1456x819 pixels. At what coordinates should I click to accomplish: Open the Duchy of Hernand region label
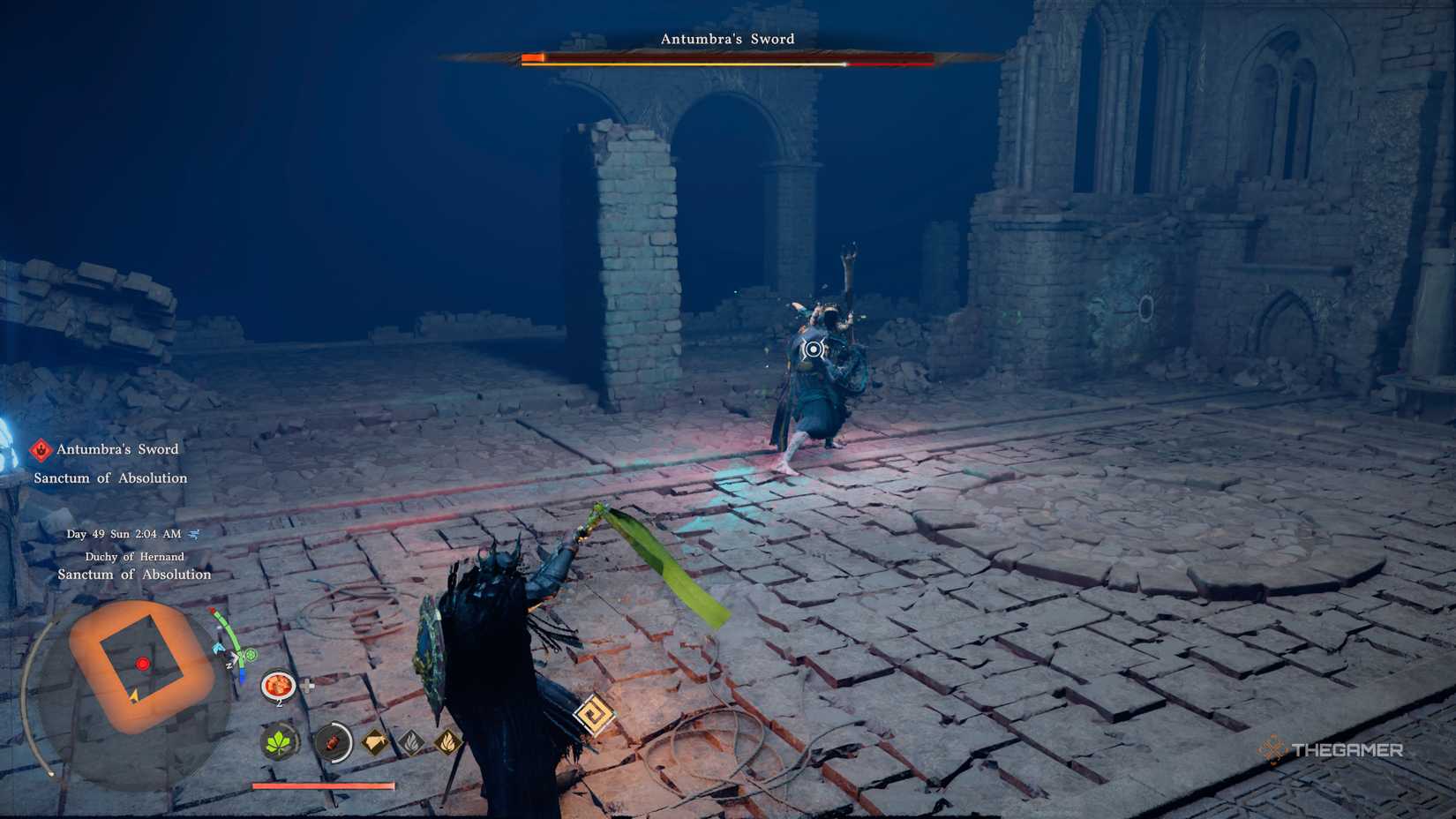coord(134,556)
